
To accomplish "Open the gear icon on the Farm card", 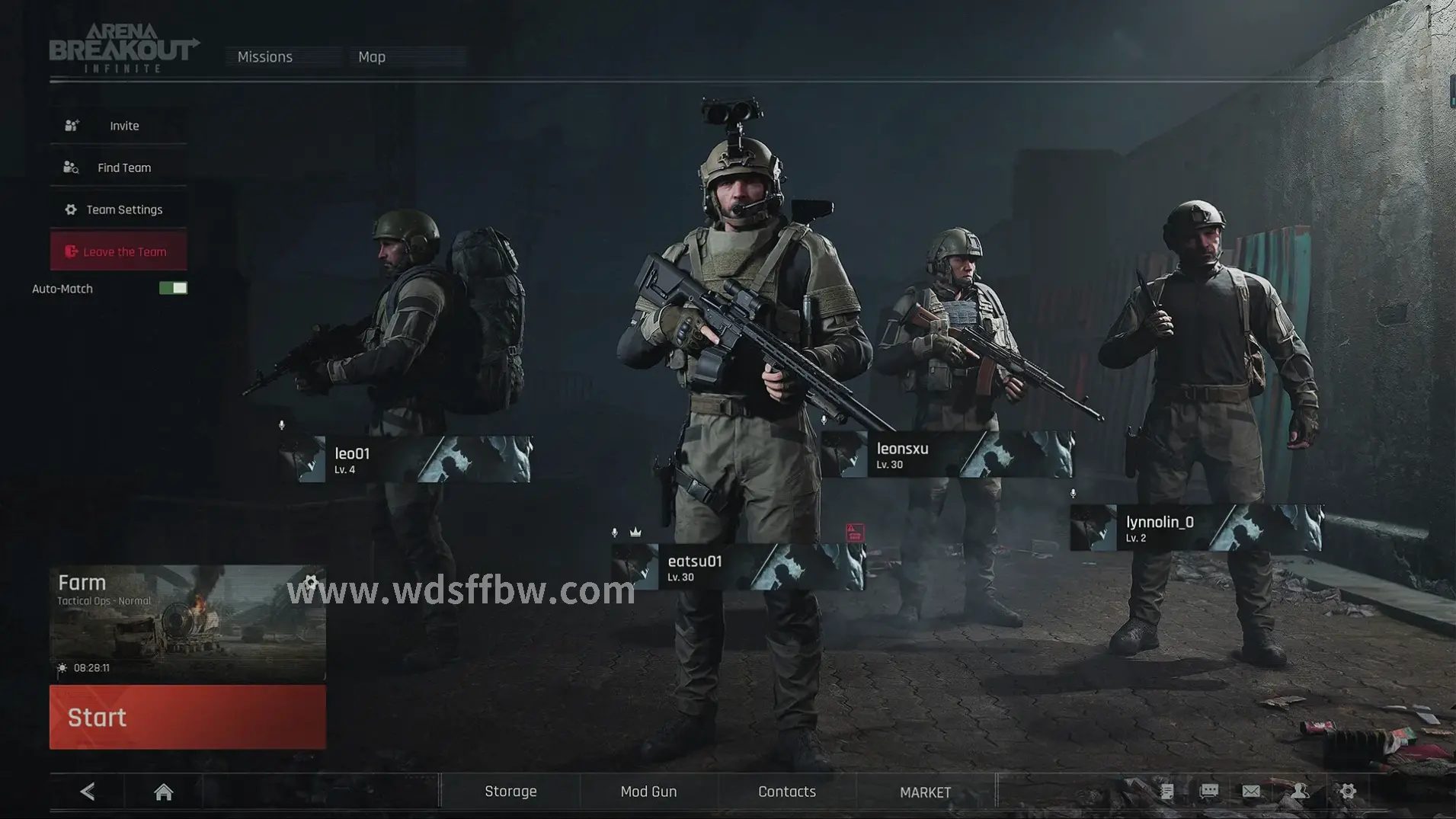I will point(310,583).
